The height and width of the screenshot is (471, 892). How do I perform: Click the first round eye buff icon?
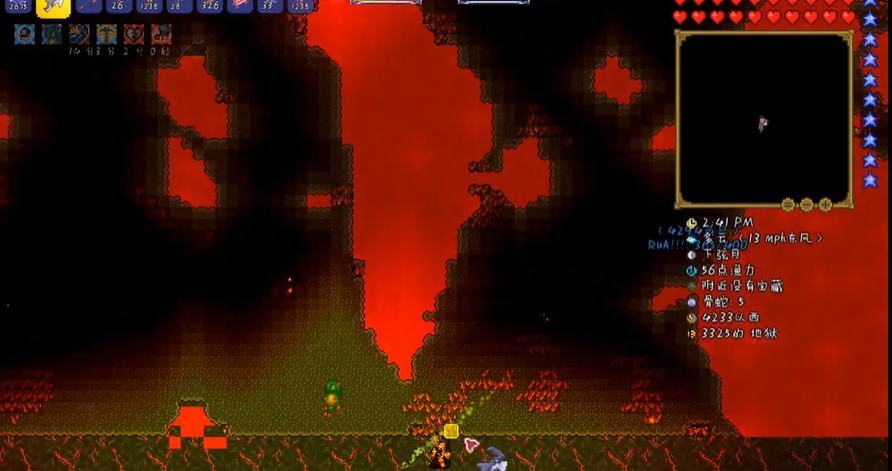pyautogui.click(x=25, y=35)
